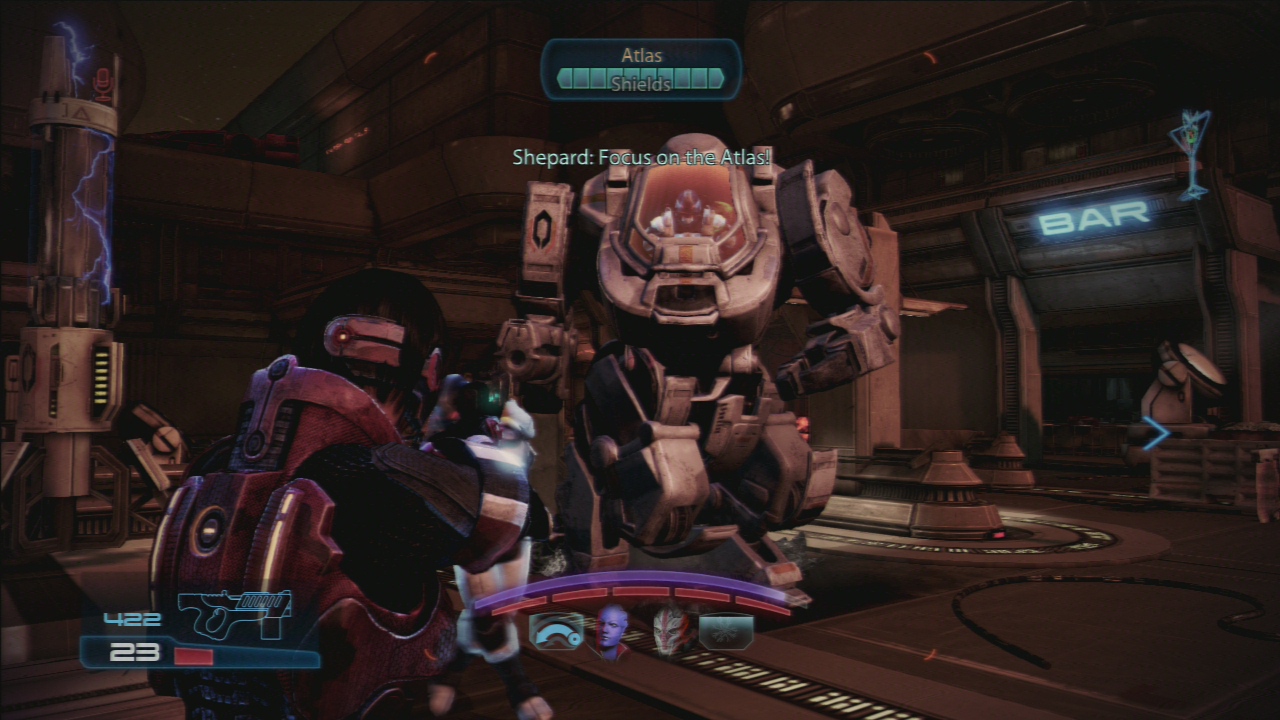Activate the greyed snowflake squad power
Viewport: 1280px width, 720px height.
point(725,632)
